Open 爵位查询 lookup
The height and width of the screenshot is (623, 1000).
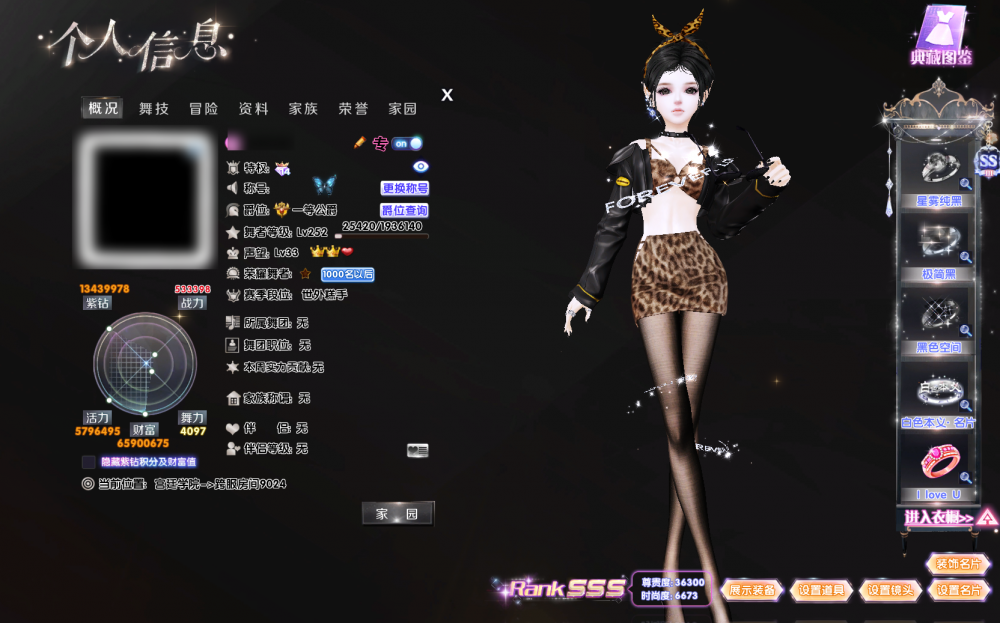click(405, 211)
